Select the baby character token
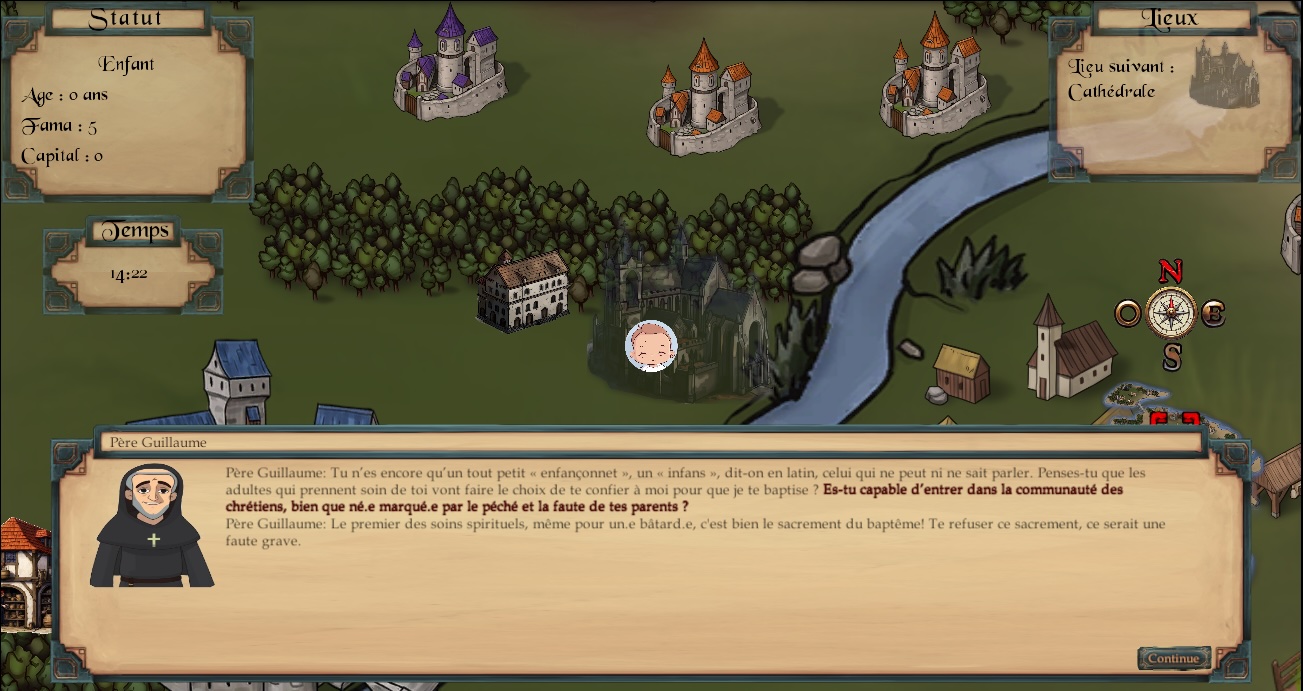The height and width of the screenshot is (691, 1303). click(x=651, y=346)
